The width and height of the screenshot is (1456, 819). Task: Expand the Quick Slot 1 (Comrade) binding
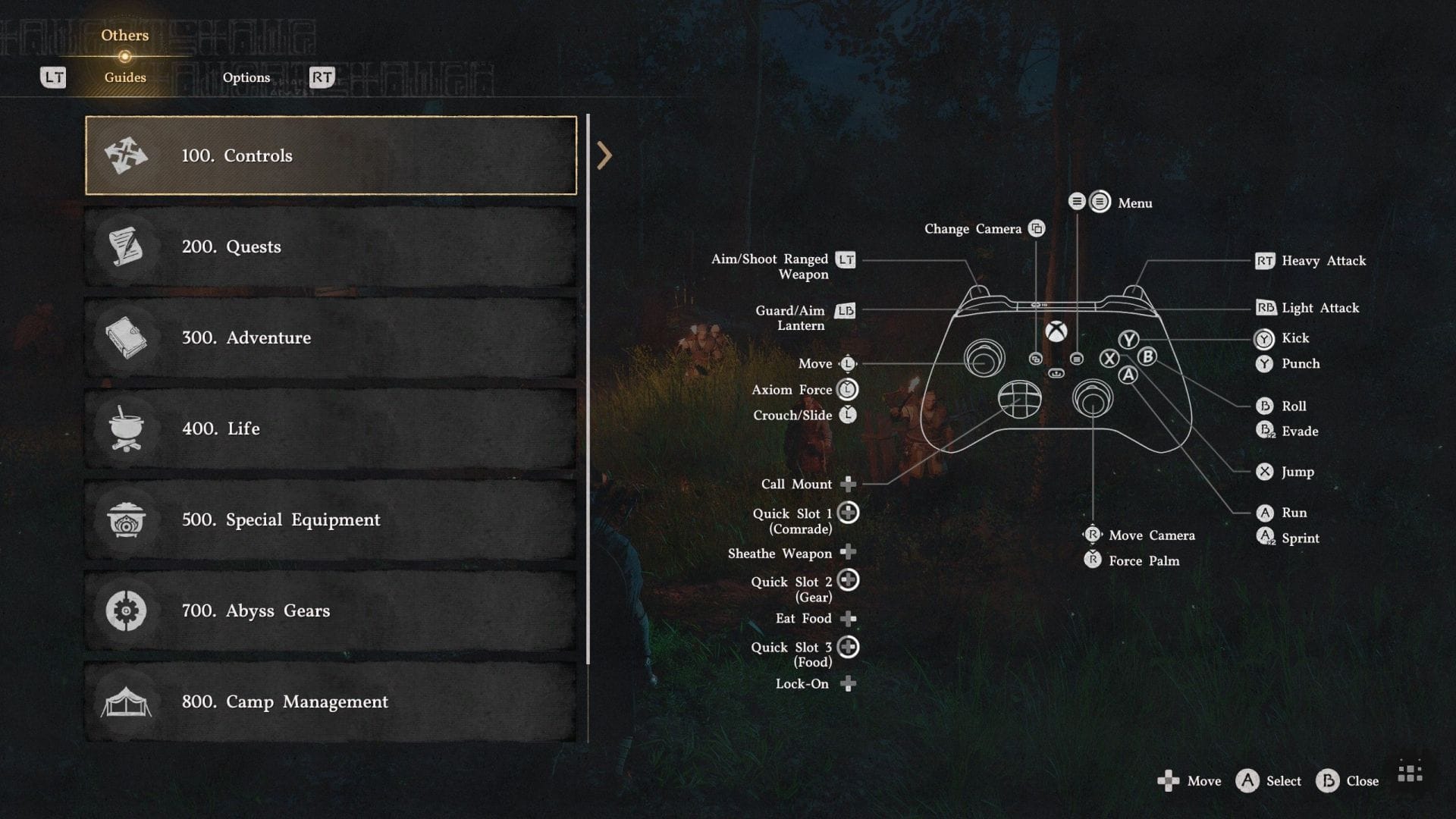(847, 513)
